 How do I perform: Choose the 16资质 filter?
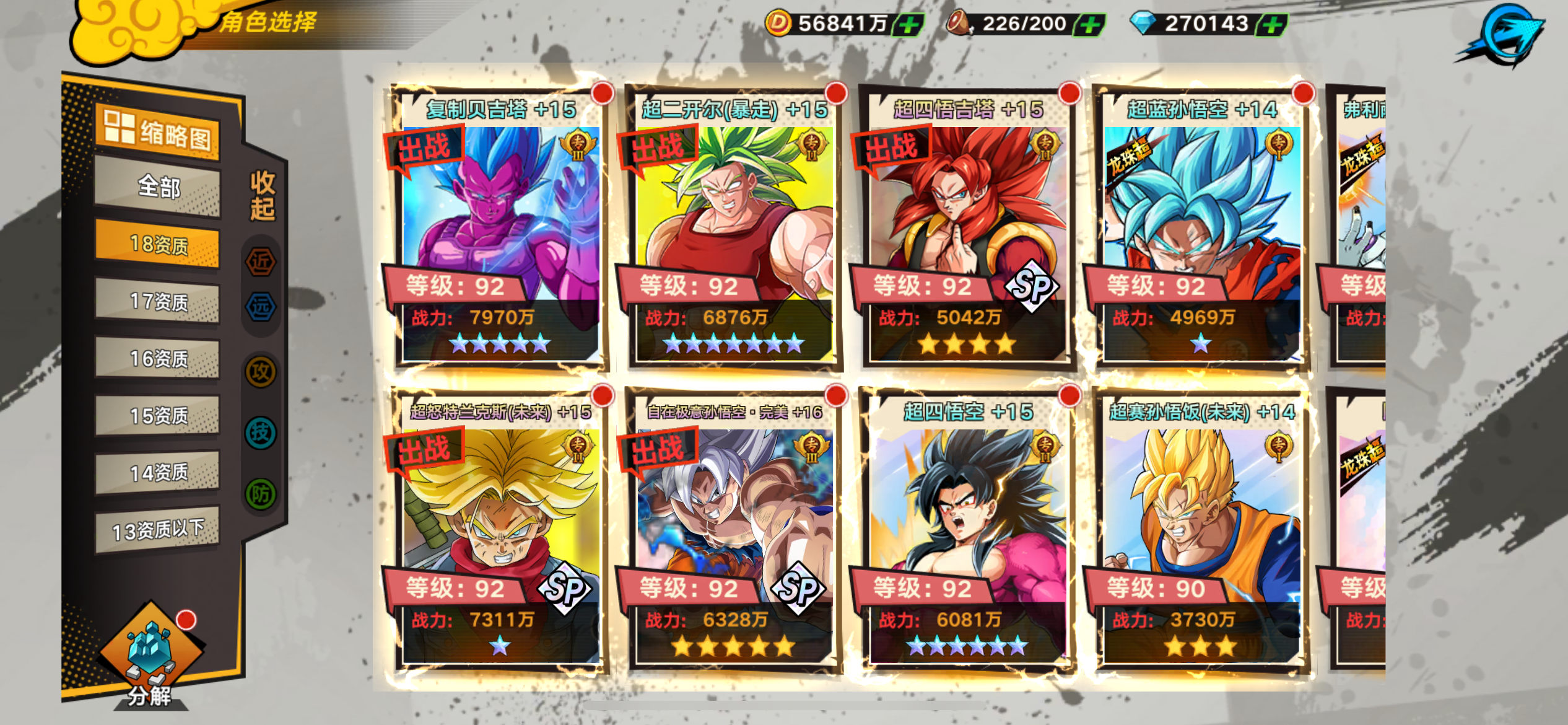click(x=157, y=358)
